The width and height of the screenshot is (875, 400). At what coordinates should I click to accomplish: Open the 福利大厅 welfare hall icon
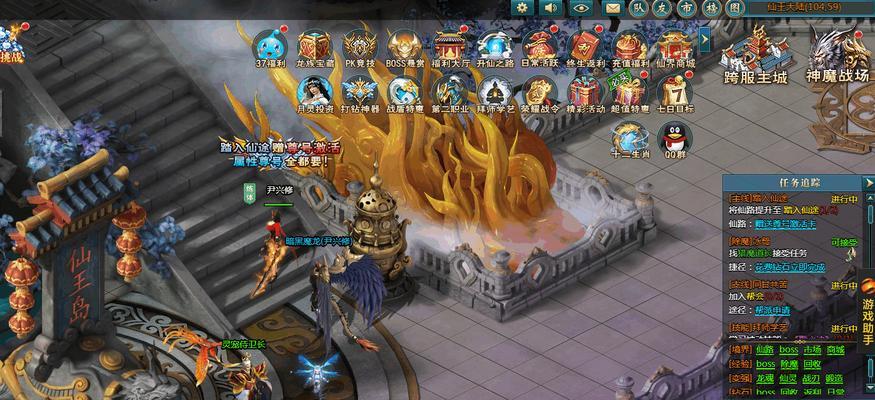pyautogui.click(x=449, y=46)
